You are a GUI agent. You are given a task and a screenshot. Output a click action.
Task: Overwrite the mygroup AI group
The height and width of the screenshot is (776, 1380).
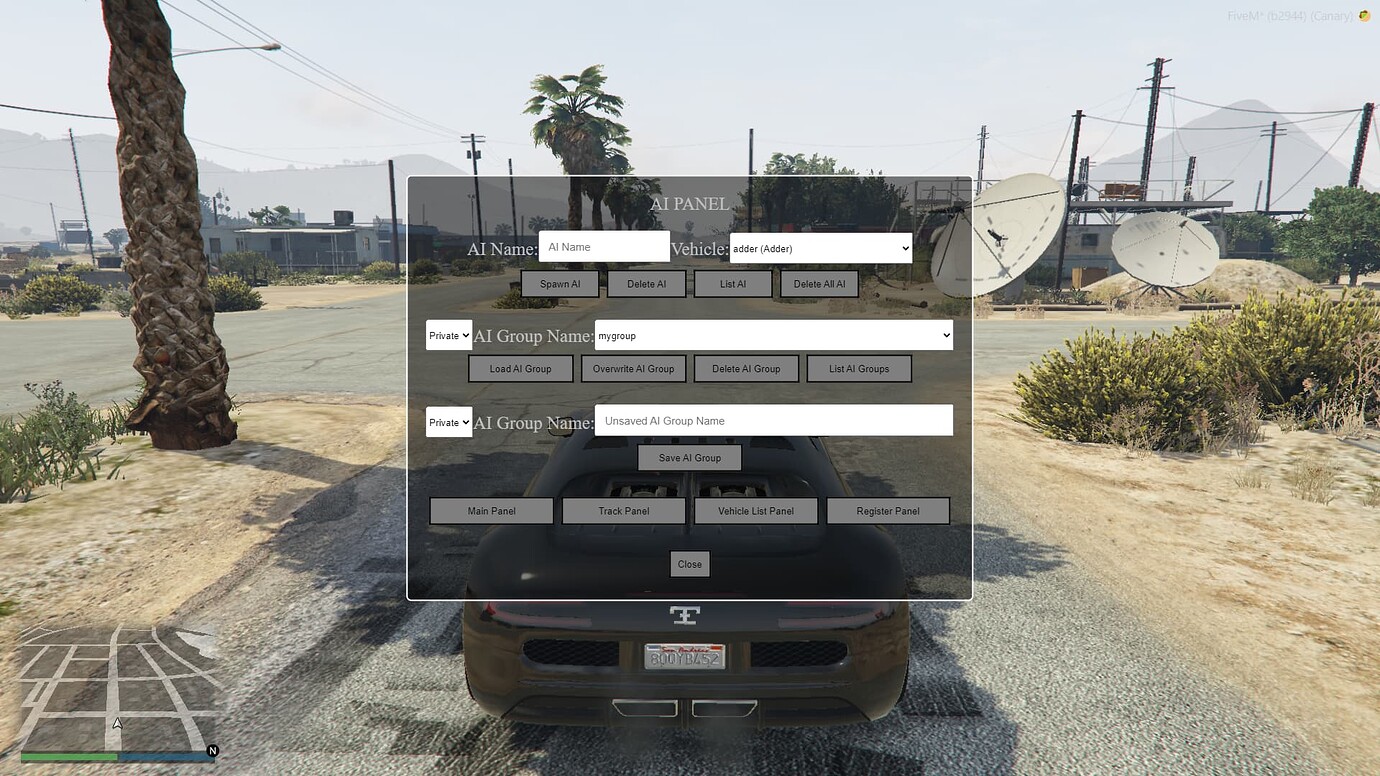point(633,368)
